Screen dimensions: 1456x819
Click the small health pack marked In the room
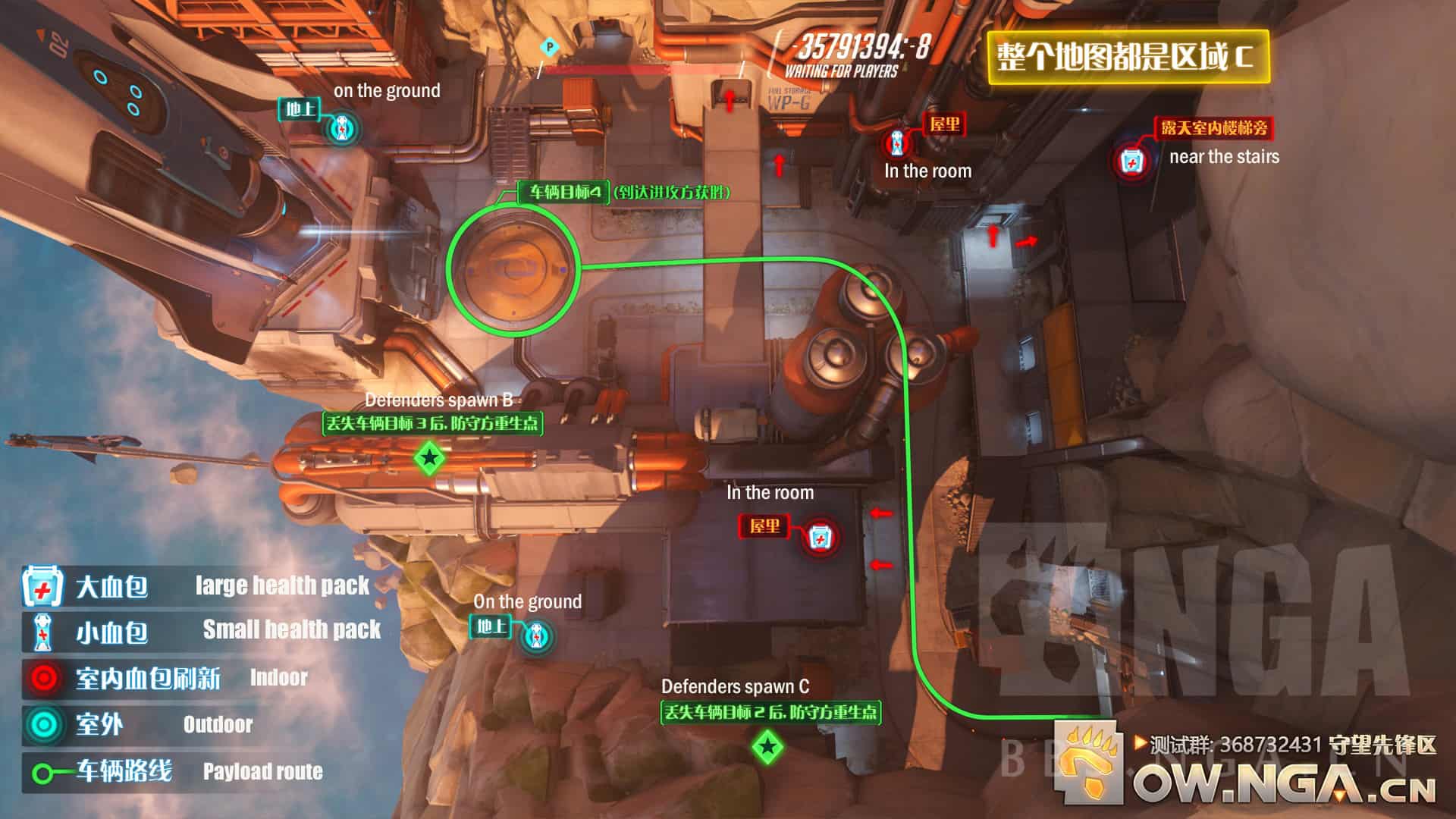click(x=897, y=143)
